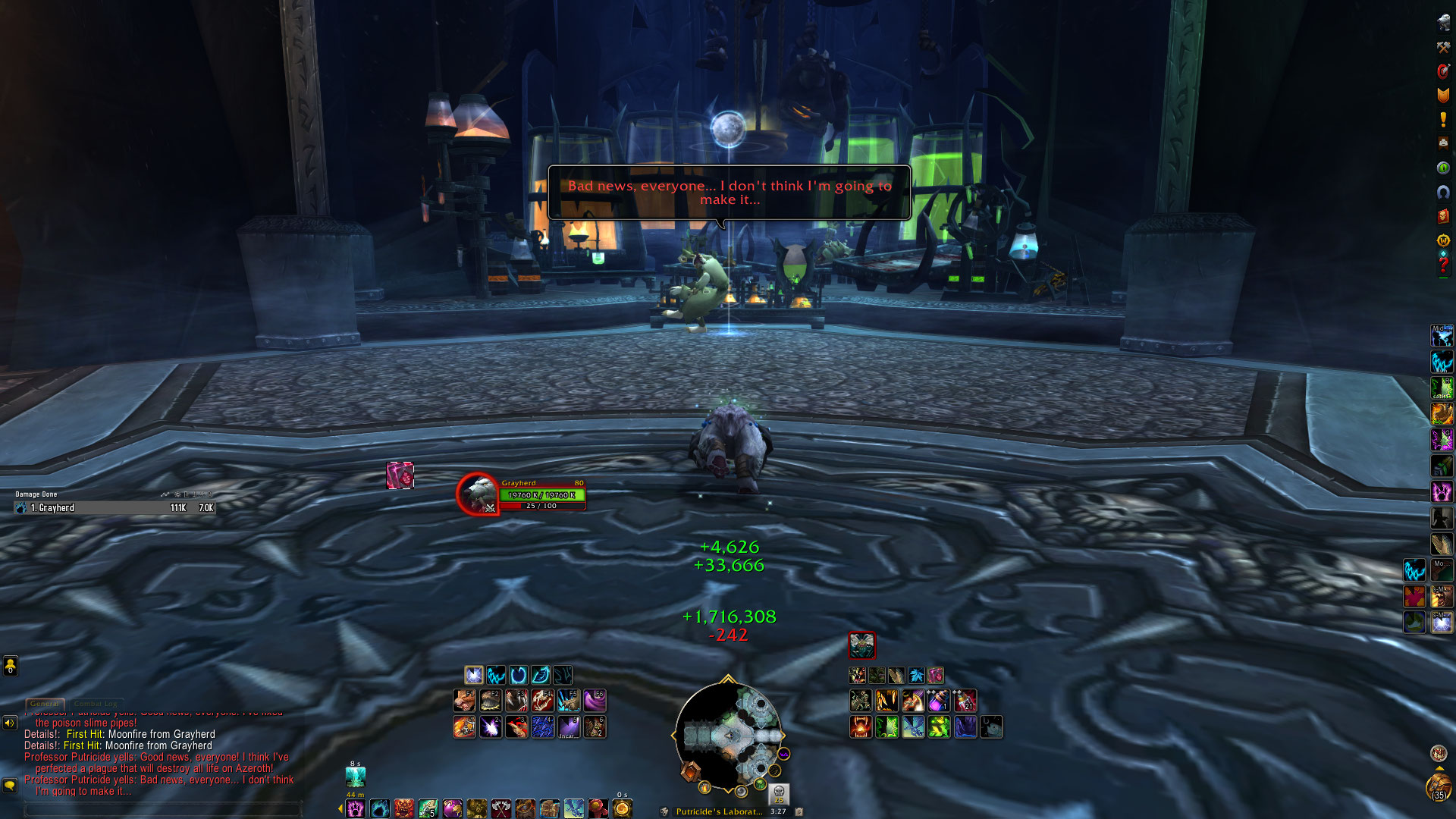Activate the Incarnation ability in slot 5
The height and width of the screenshot is (819, 1456).
coord(569,727)
